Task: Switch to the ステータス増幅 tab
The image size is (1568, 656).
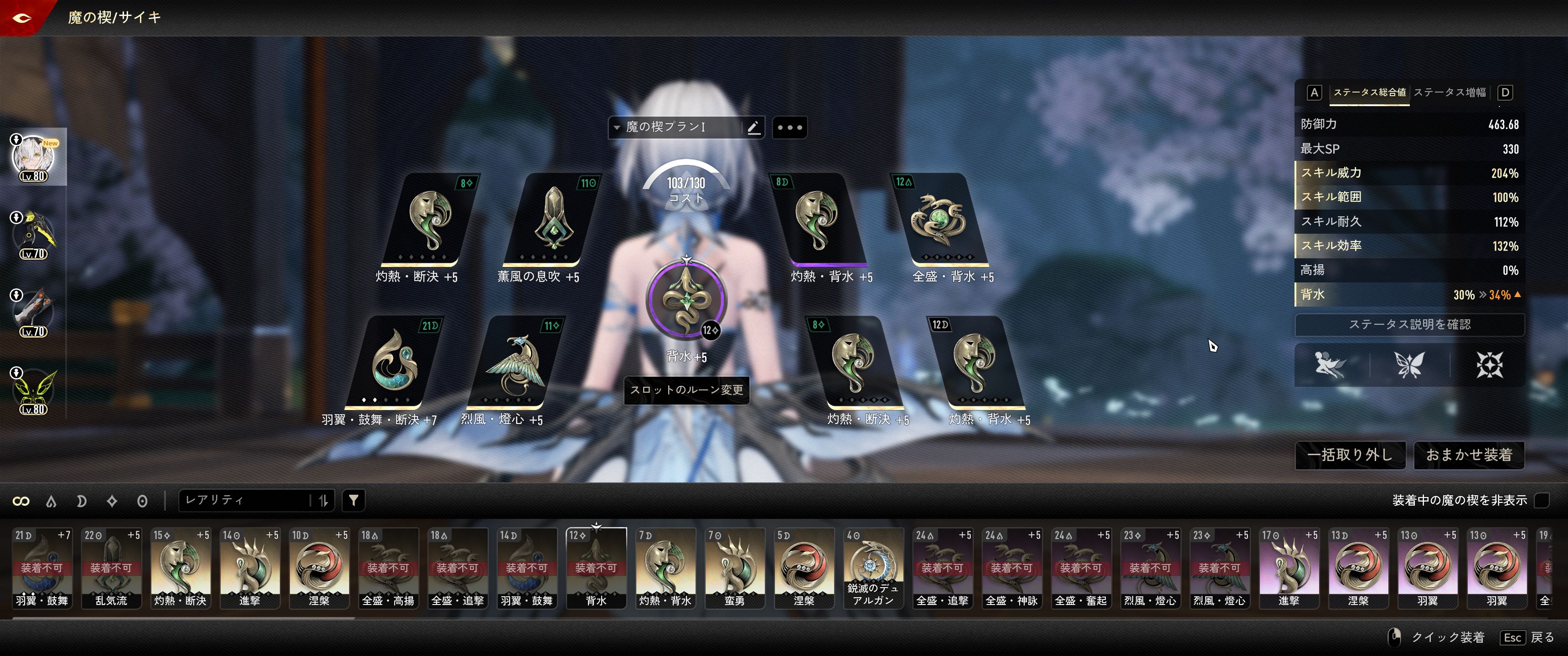Action: click(1449, 92)
